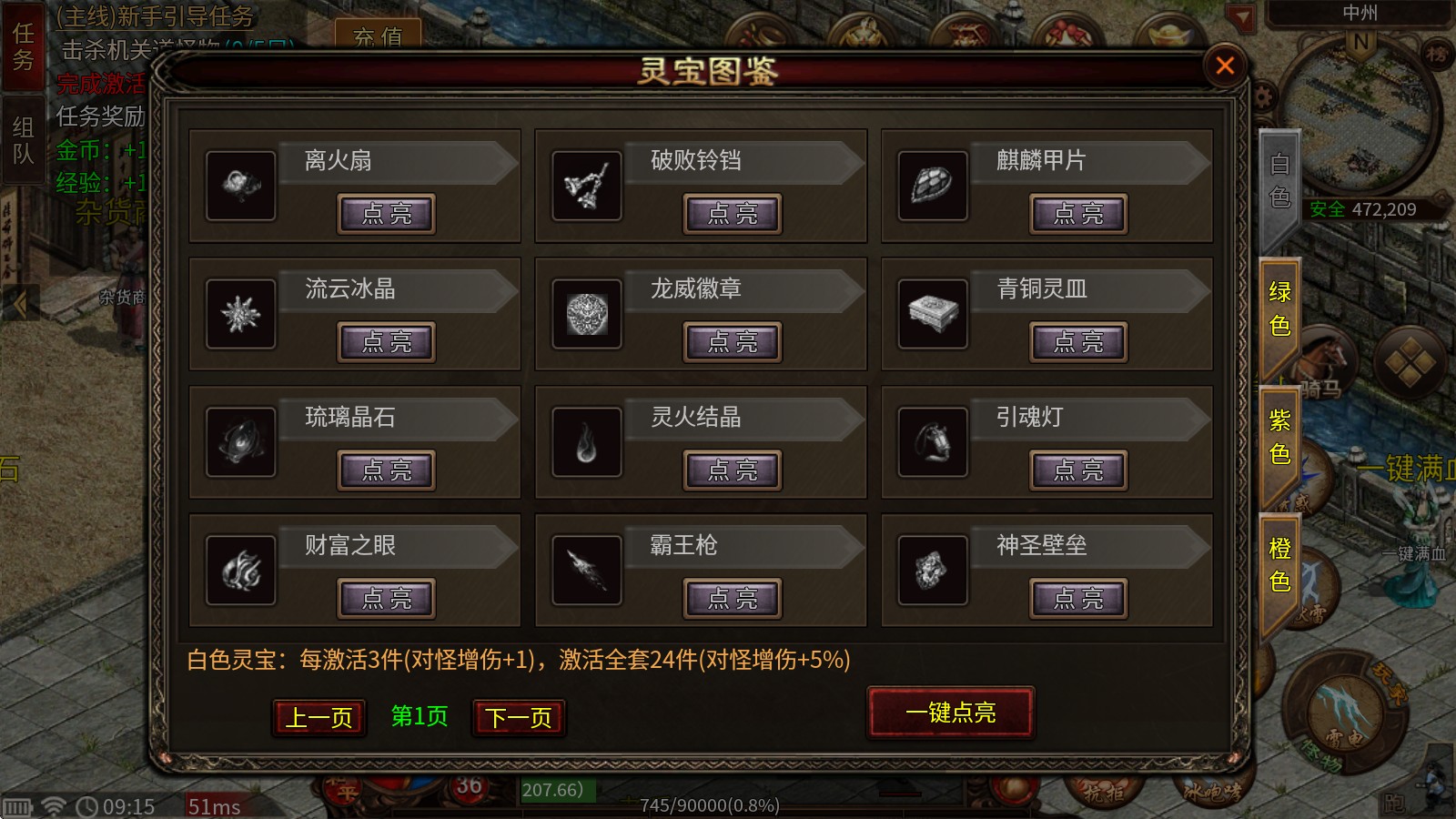Select the 霸王枪 spear icon
Screen dimensions: 1456x819
click(587, 571)
